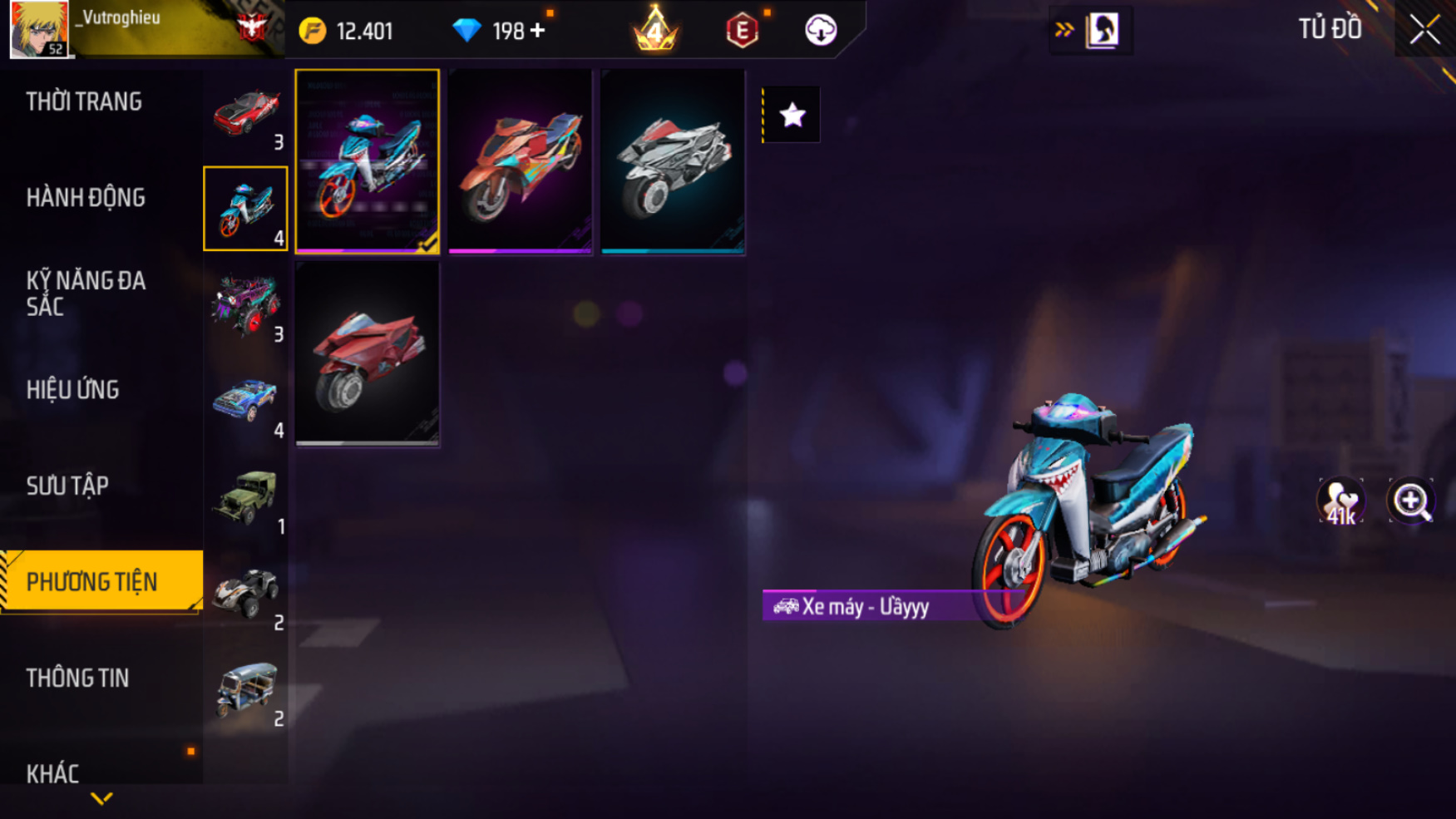Zoom in on the vehicle preview

(x=1411, y=501)
